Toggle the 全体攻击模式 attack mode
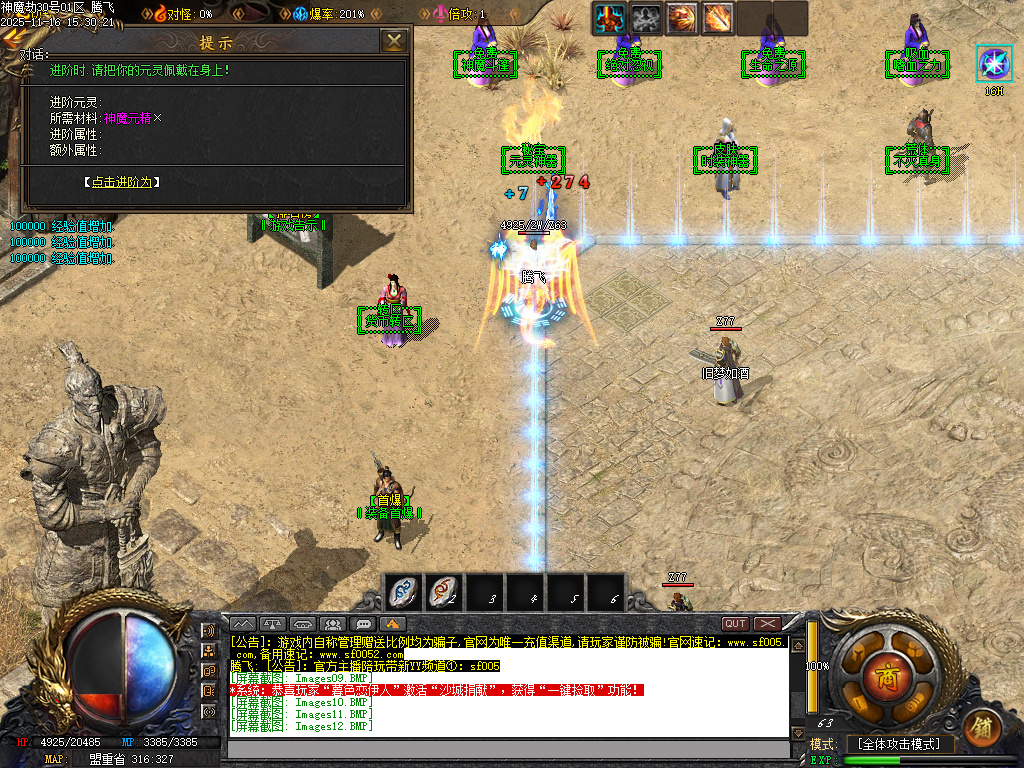 point(899,745)
